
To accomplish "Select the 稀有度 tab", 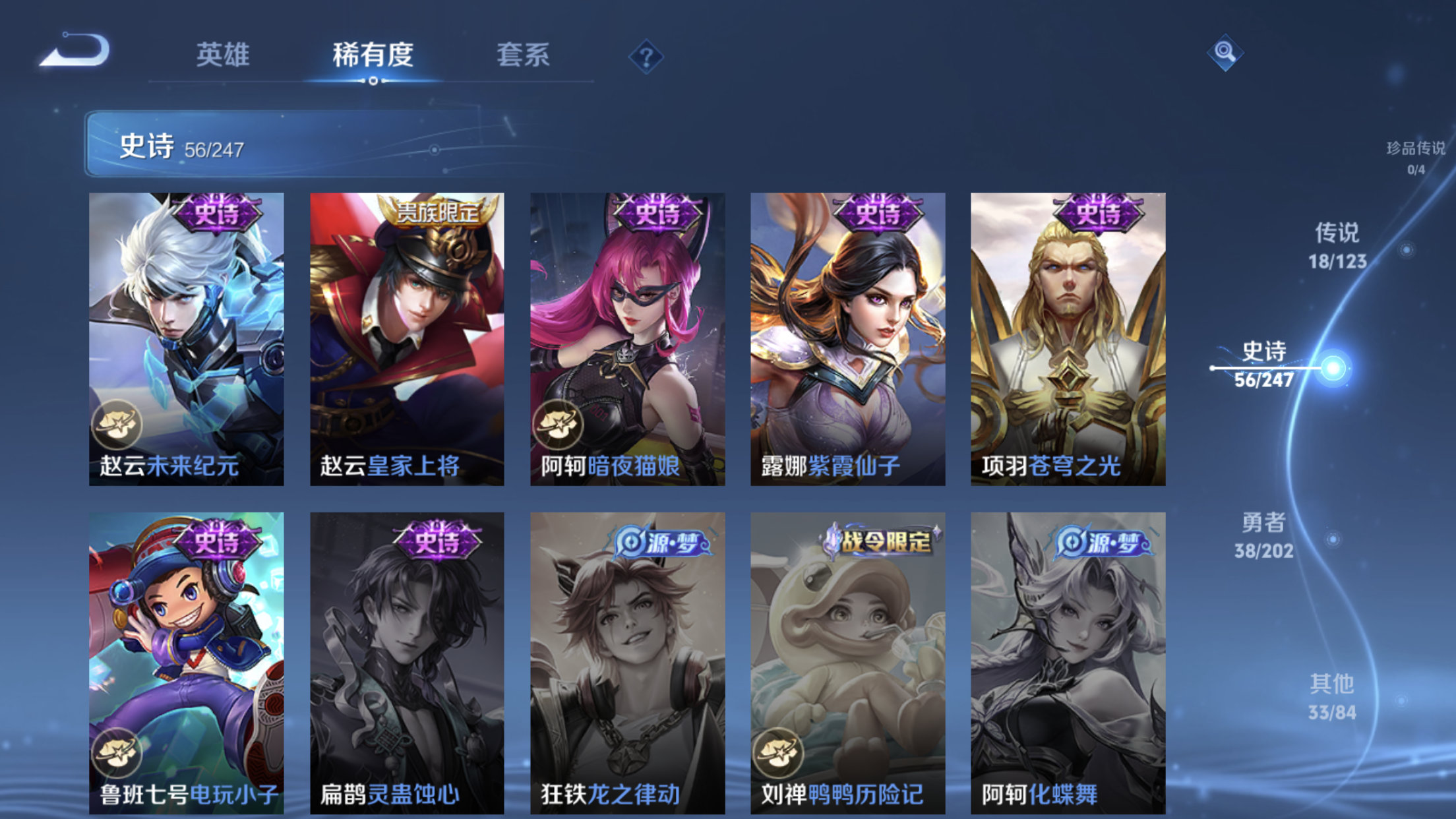I will point(373,55).
